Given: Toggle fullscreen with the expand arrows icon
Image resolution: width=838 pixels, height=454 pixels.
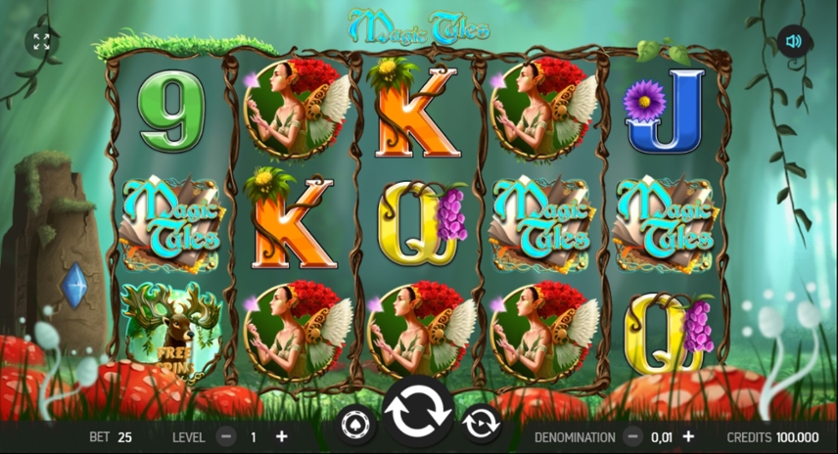Looking at the screenshot, I should 41,41.
